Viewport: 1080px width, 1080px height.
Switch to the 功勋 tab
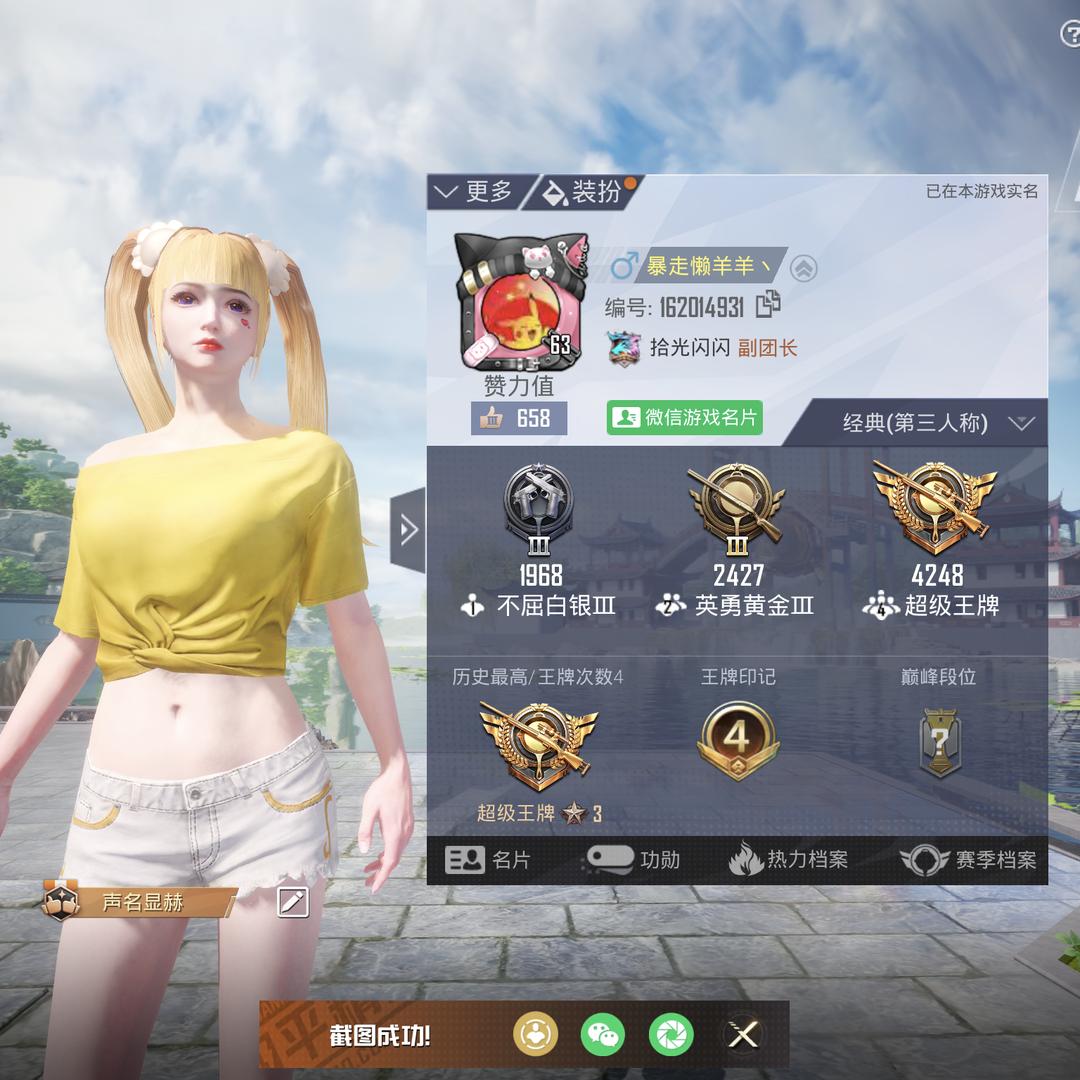pos(634,860)
